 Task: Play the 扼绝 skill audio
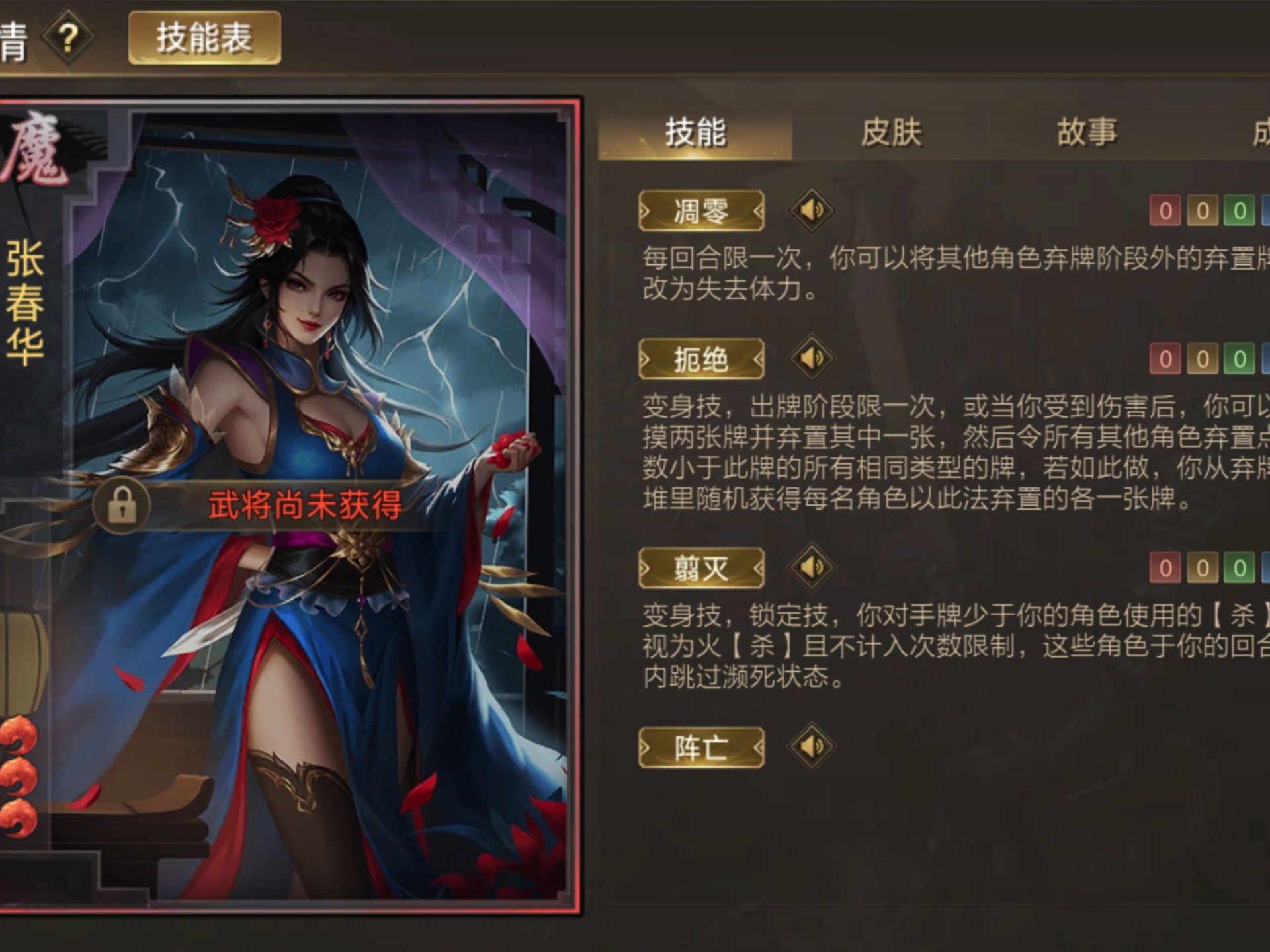coord(812,359)
